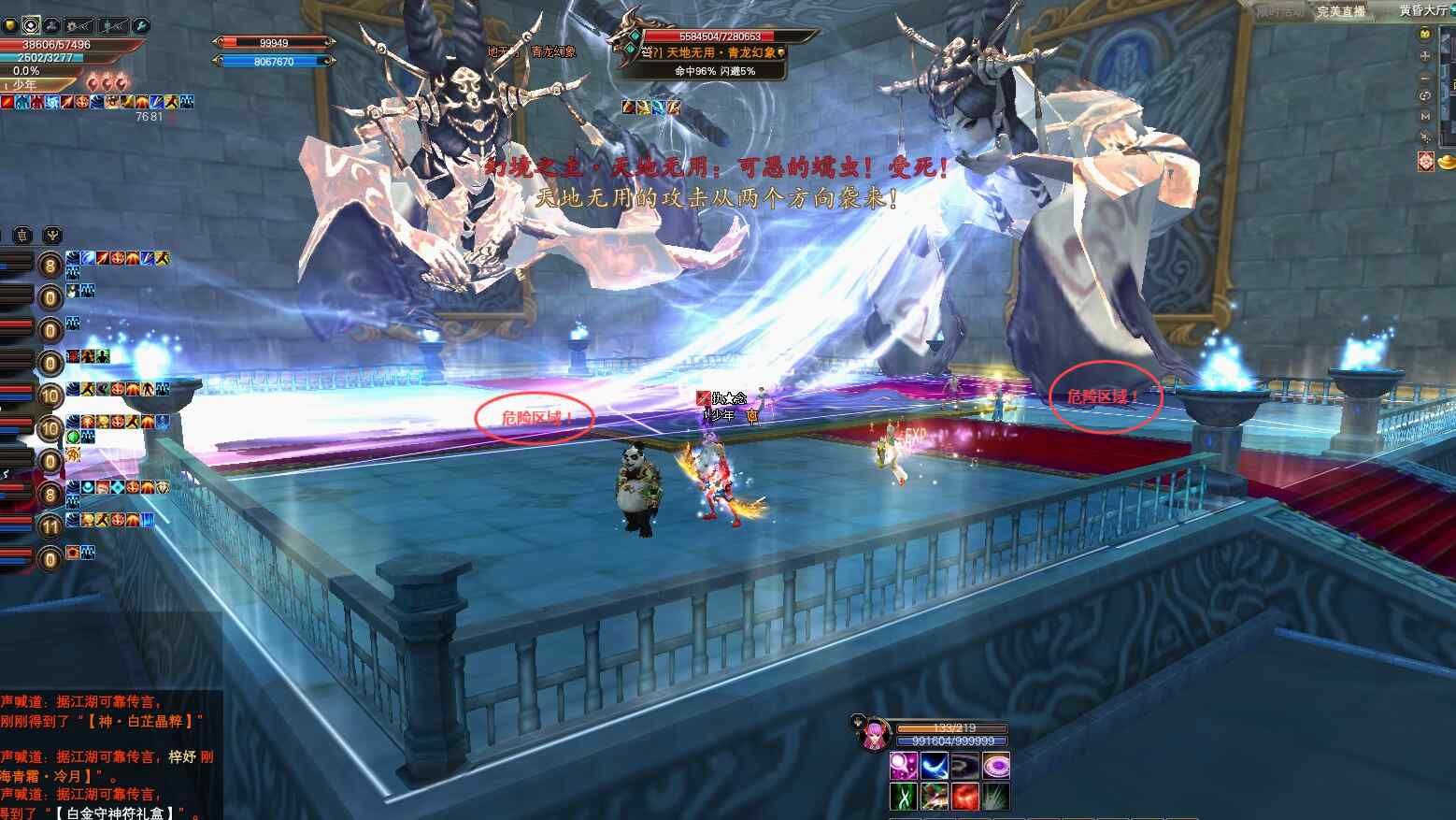
Task: Open the 完美直播 live stream tab
Action: click(1341, 11)
